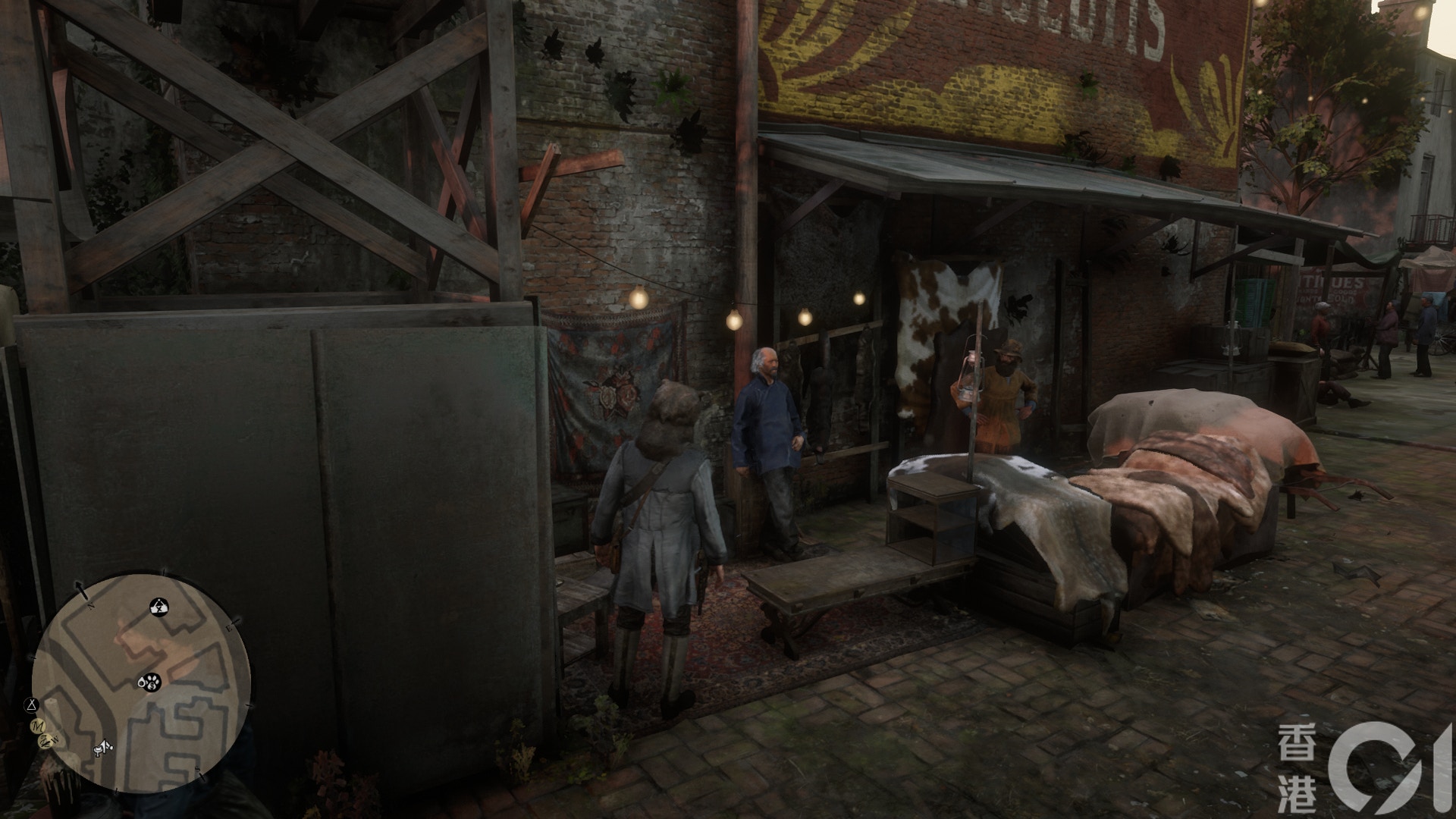1456x819 pixels.
Task: Select the trapper paw print marker
Action: pos(151,683)
